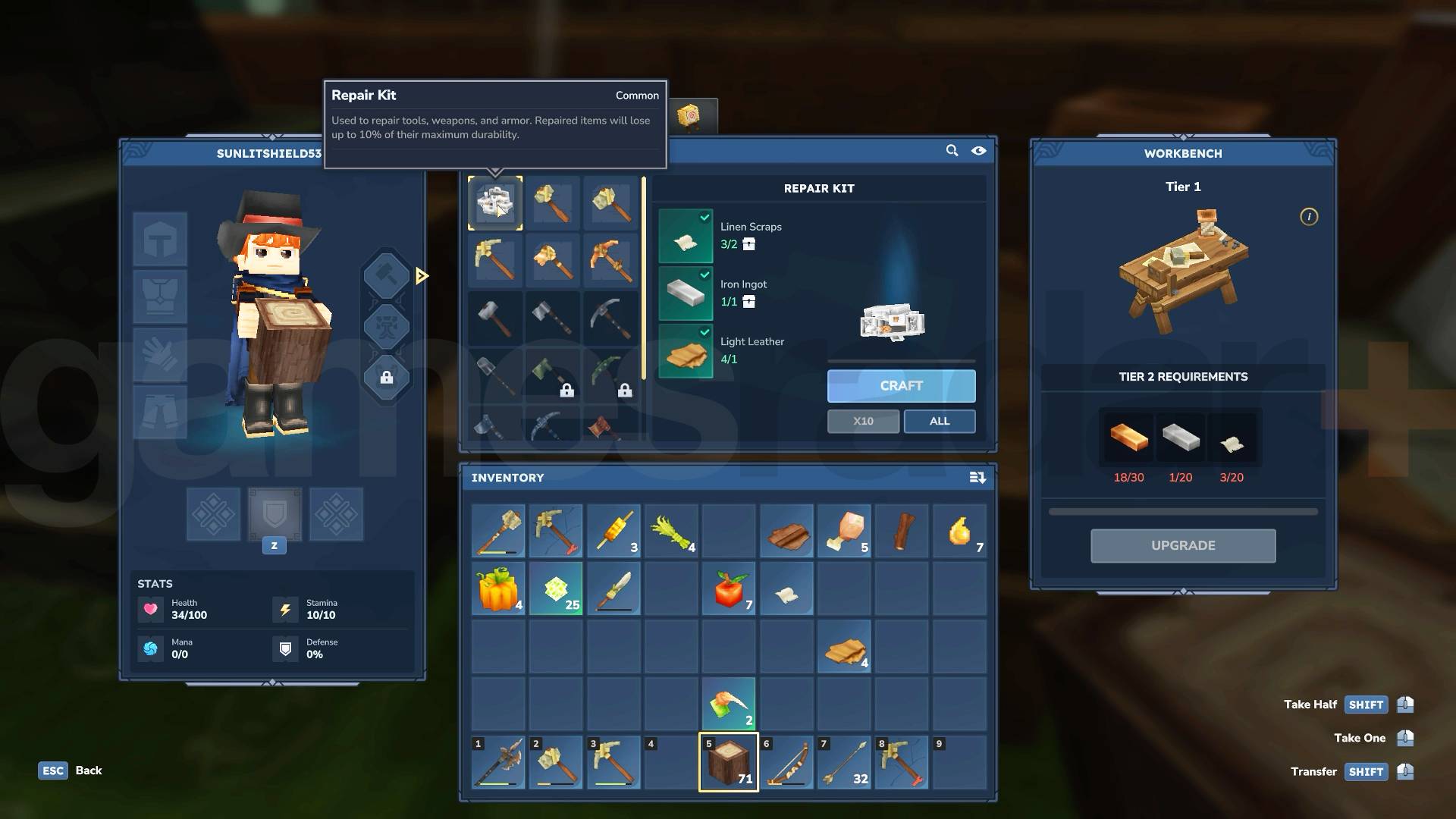Open the crafting recipe search

[x=952, y=151]
